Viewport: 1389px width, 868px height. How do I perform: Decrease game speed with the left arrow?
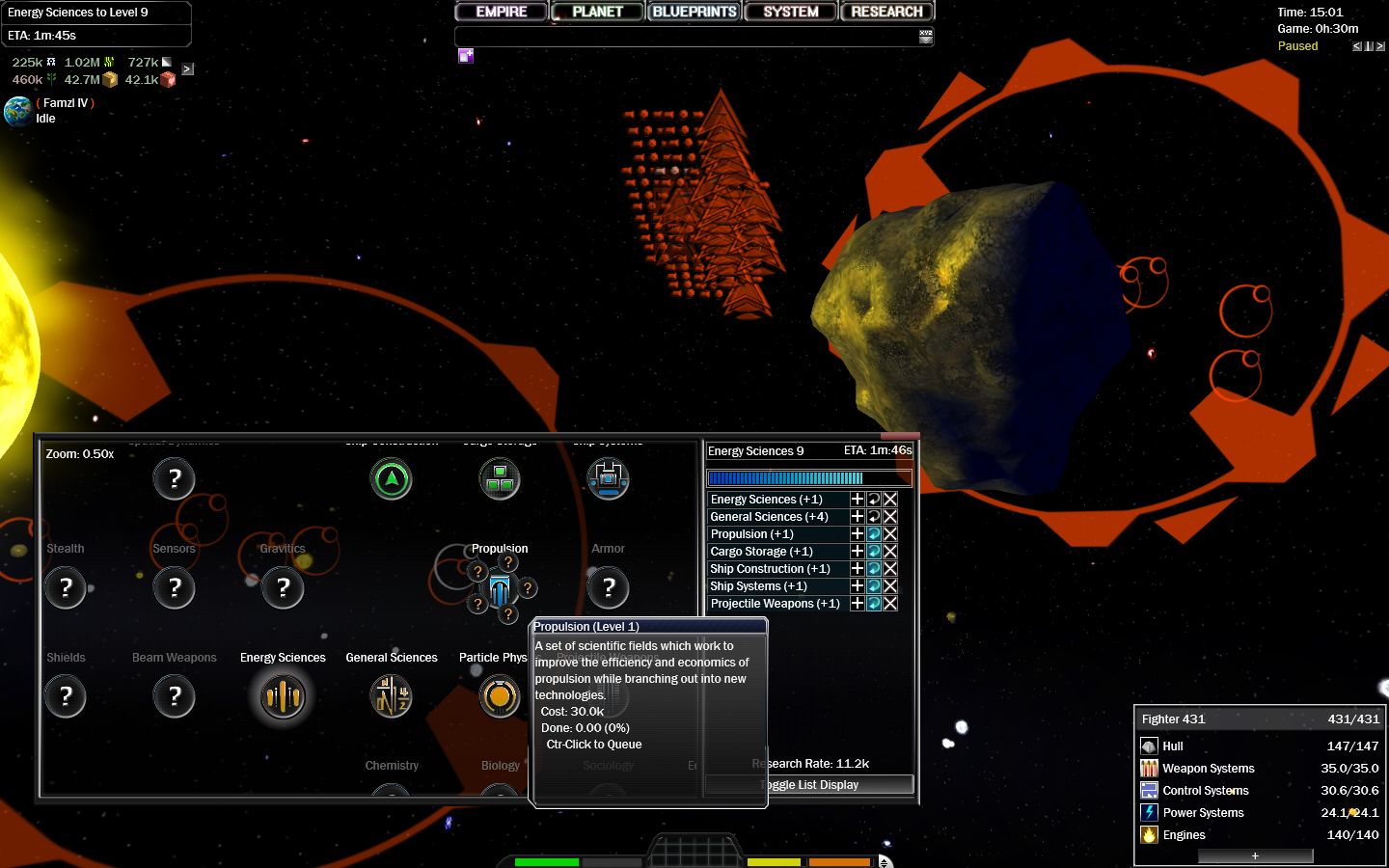coord(1357,46)
